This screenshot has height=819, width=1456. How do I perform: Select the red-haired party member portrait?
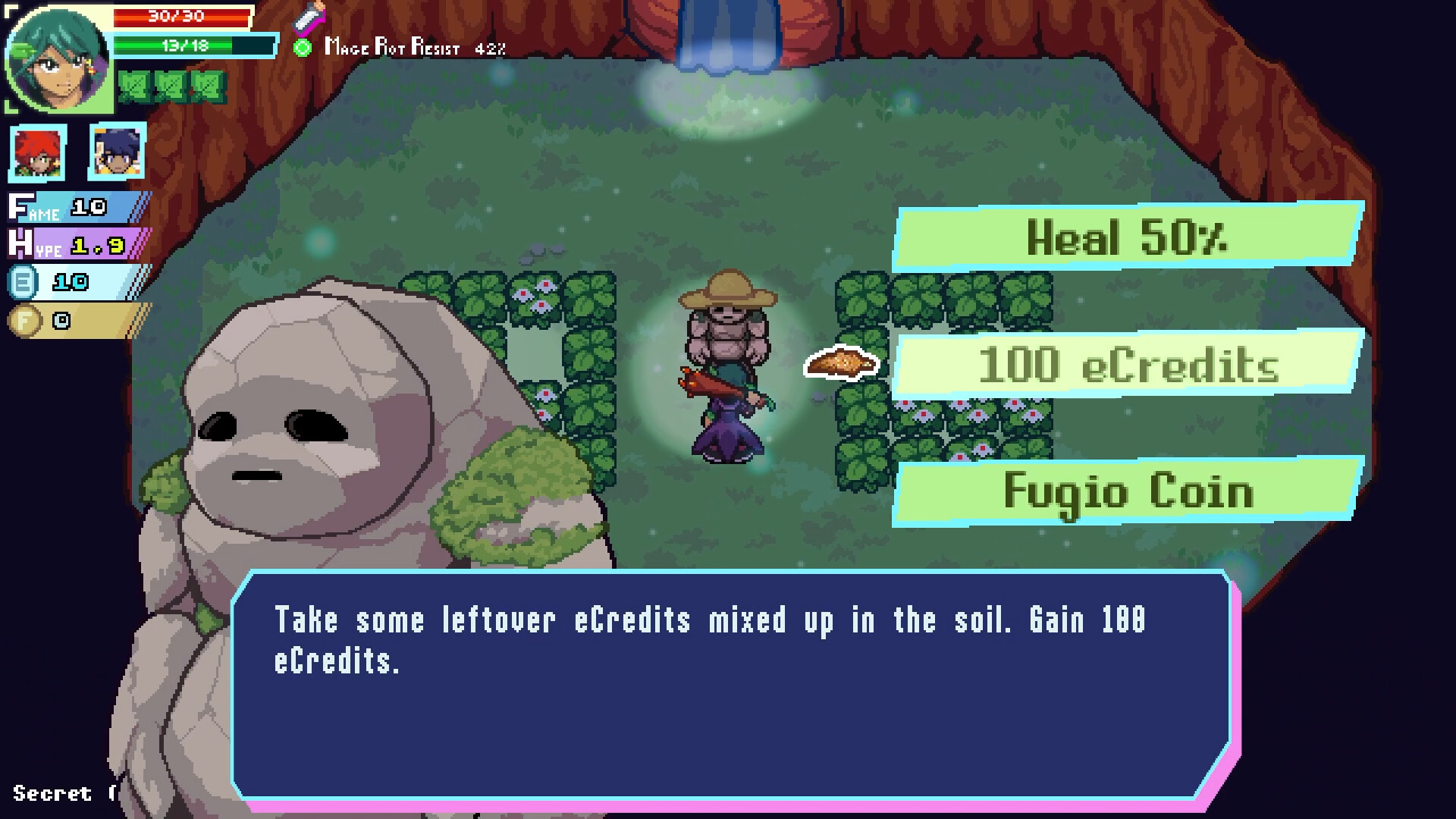[x=37, y=154]
